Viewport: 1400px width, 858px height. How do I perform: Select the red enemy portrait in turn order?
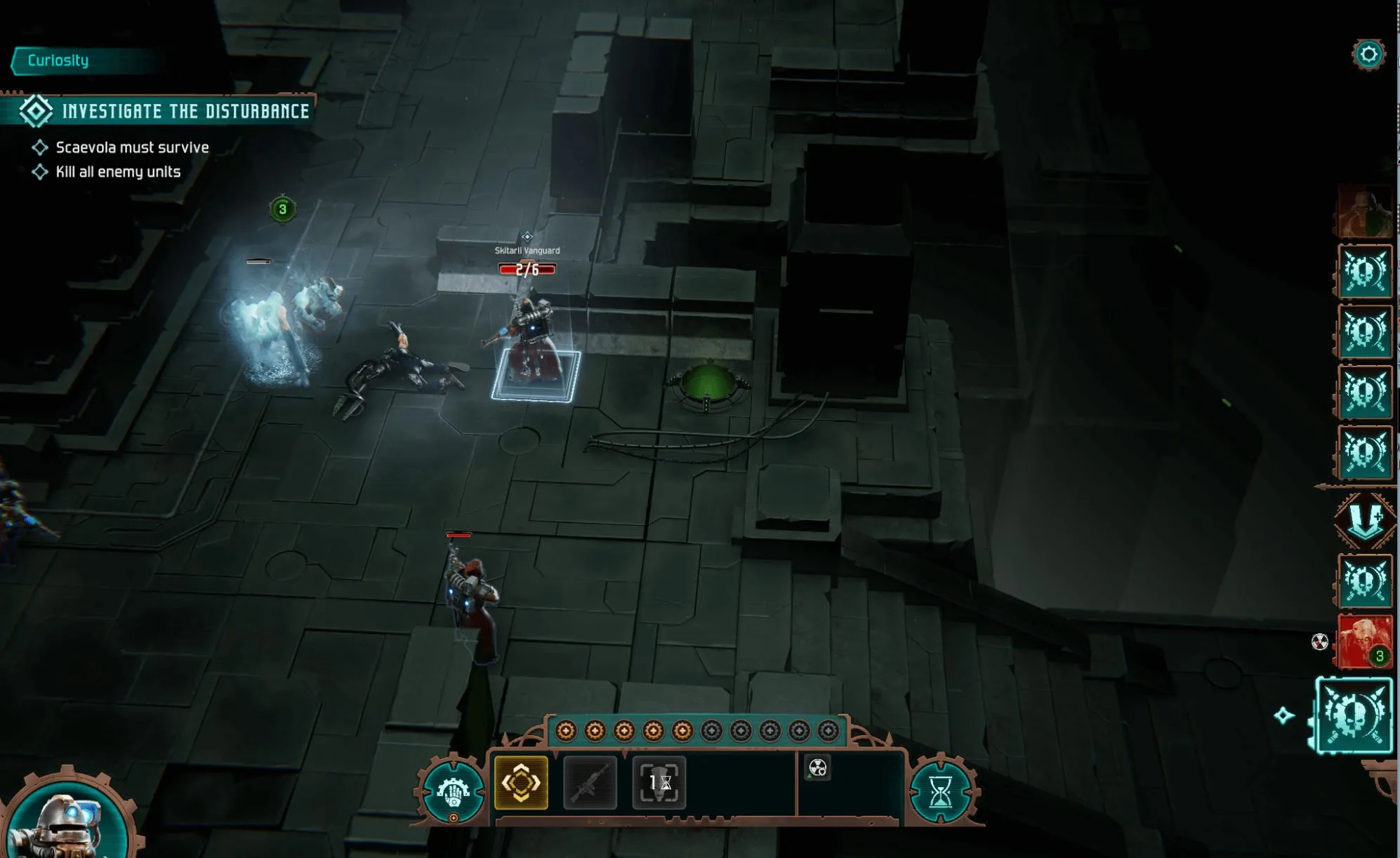(x=1364, y=642)
